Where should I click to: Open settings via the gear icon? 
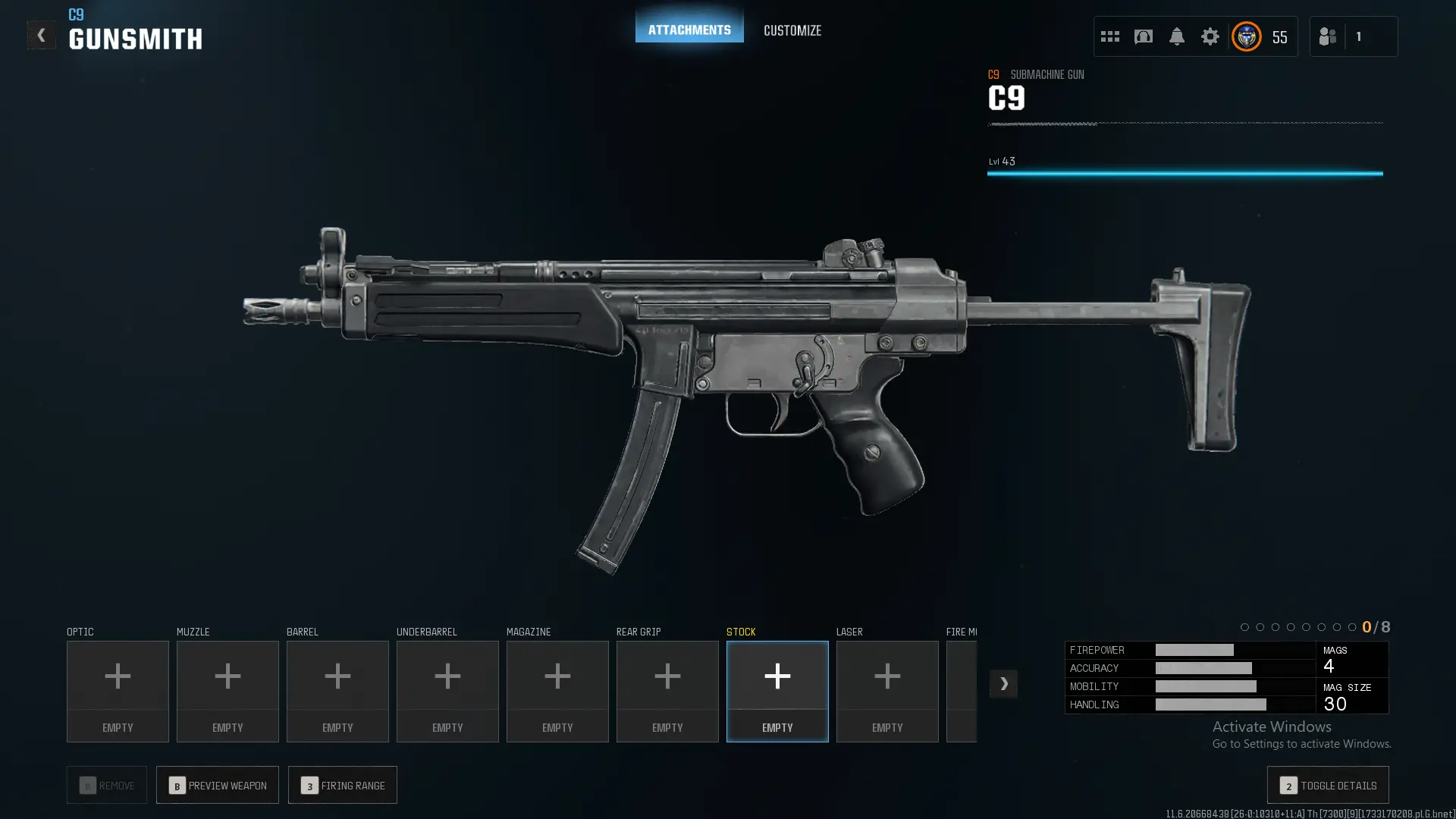tap(1210, 36)
